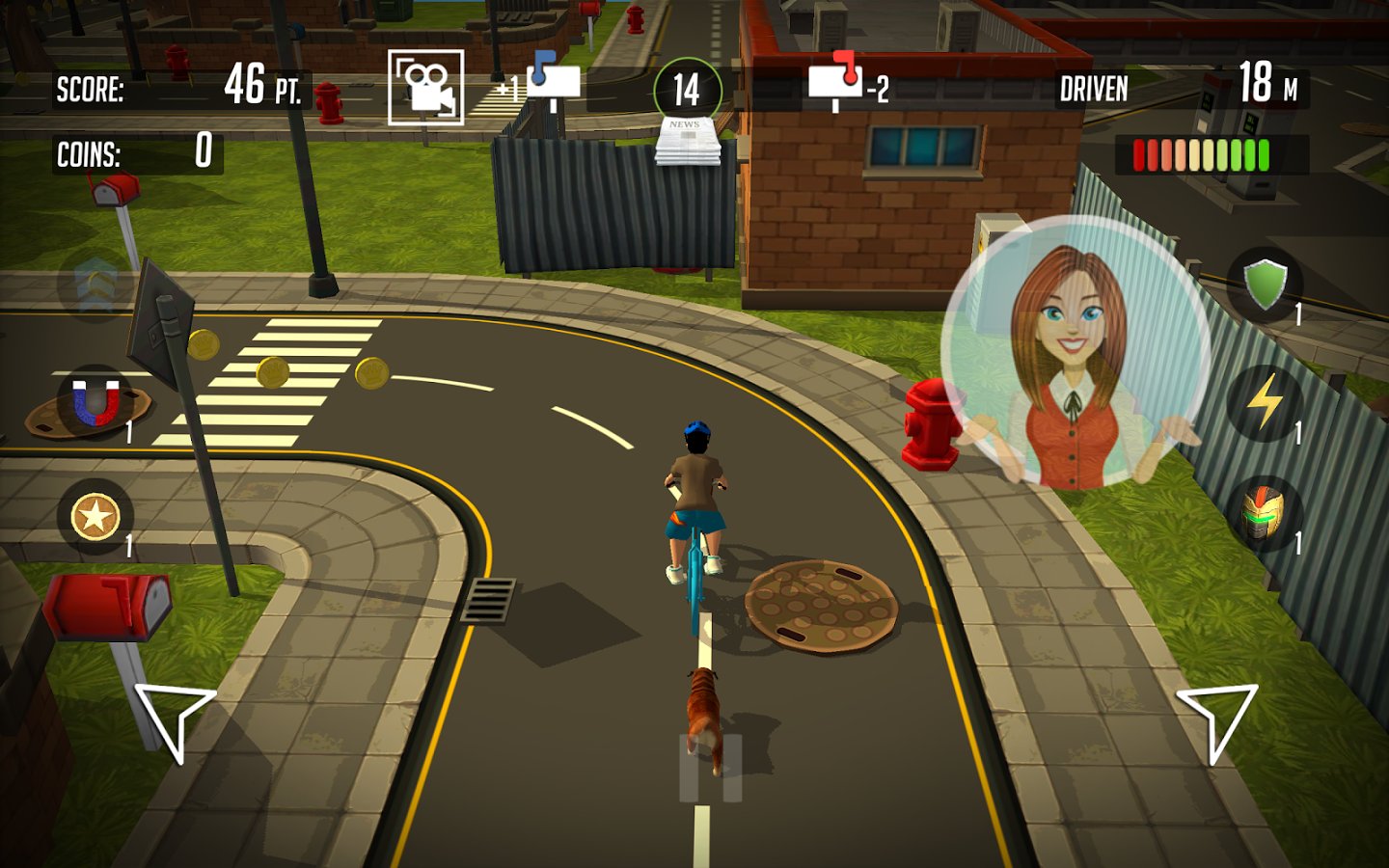Screen dimensions: 1389x868
Task: Tap the camera view toggle icon
Action: (425, 88)
